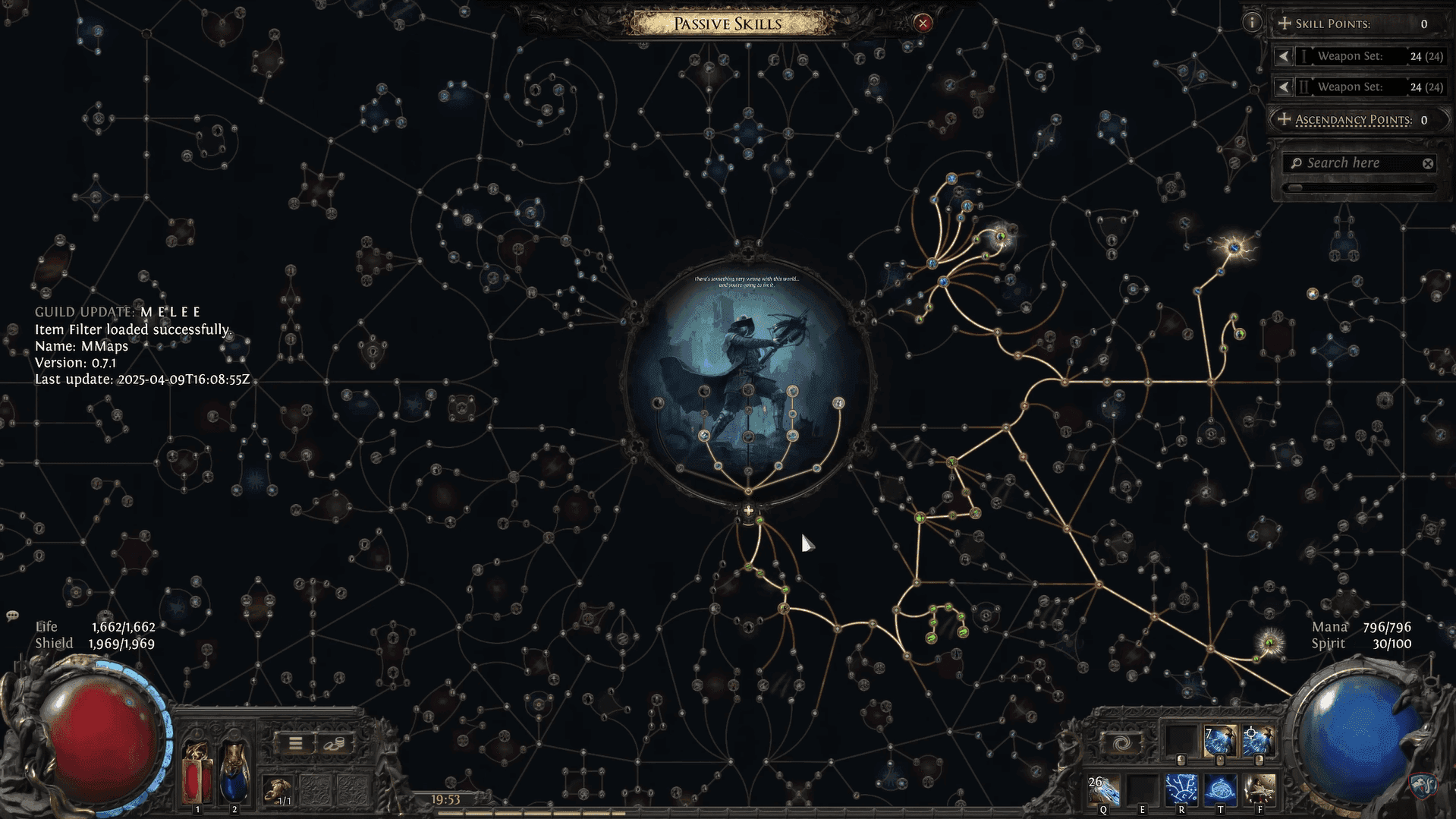Click the arrow beside Weapon Set II
The image size is (1456, 819).
1283,87
